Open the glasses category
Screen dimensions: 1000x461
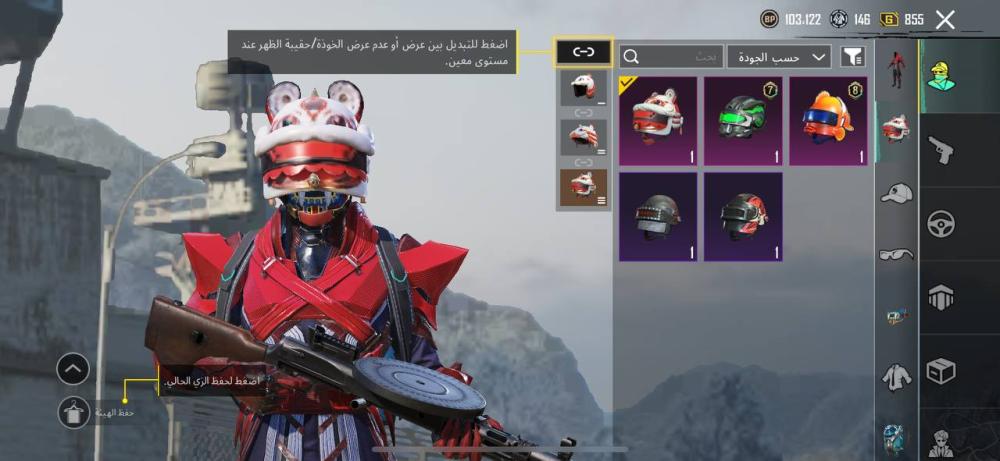point(896,254)
